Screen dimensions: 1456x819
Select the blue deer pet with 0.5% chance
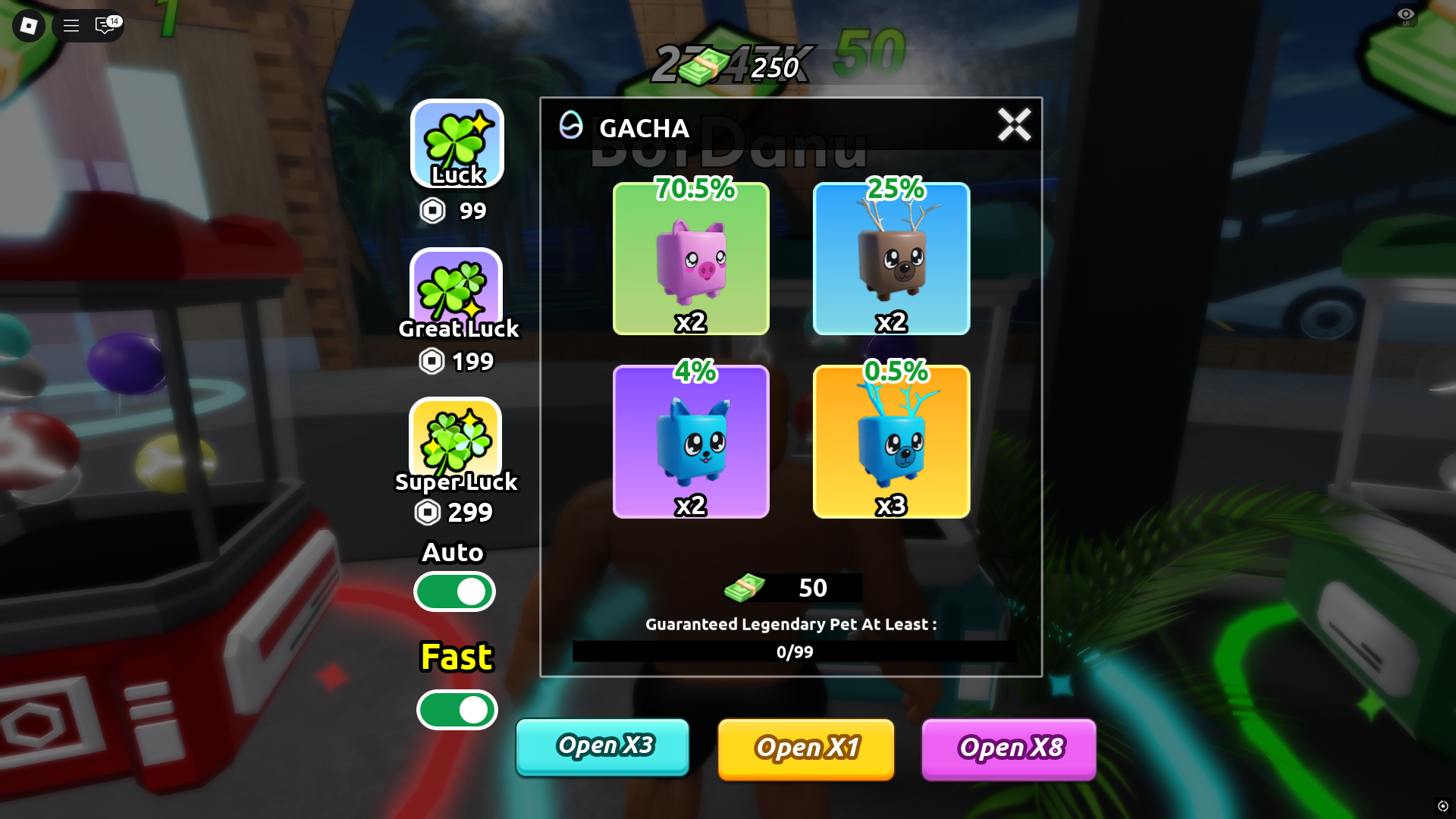point(891,441)
